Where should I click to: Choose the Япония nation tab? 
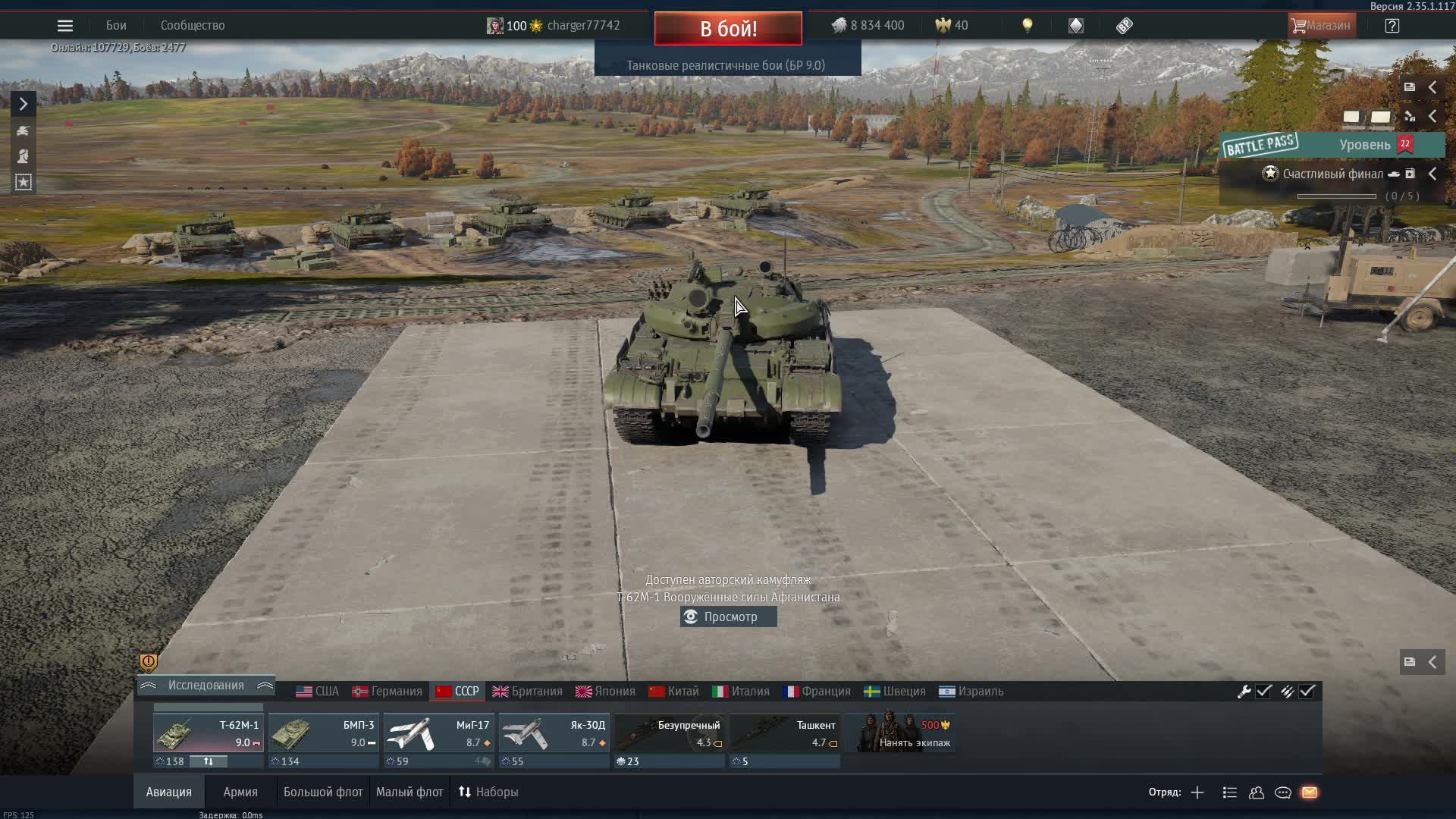click(605, 692)
